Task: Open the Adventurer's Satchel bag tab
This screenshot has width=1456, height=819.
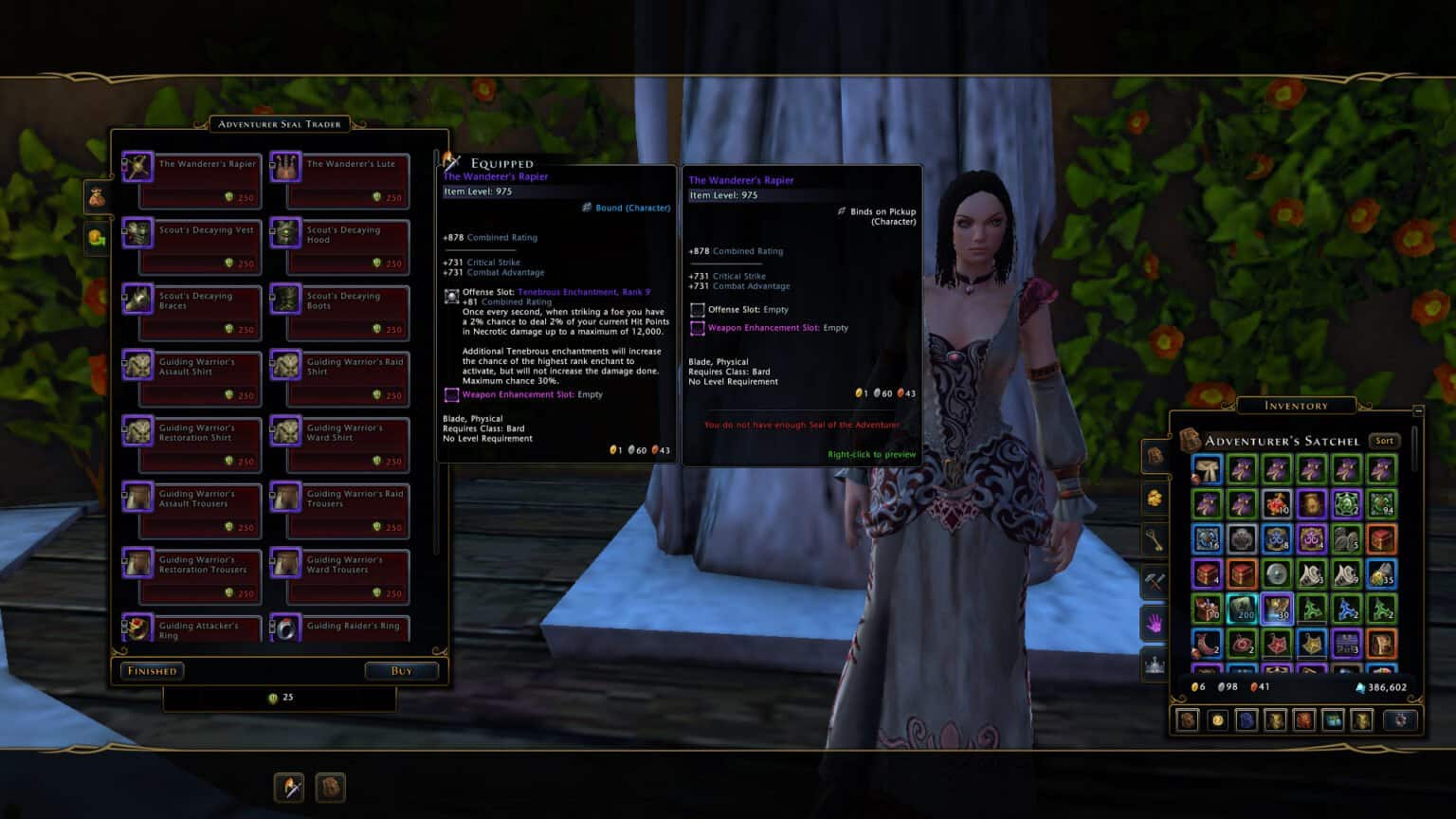Action: tap(1156, 455)
